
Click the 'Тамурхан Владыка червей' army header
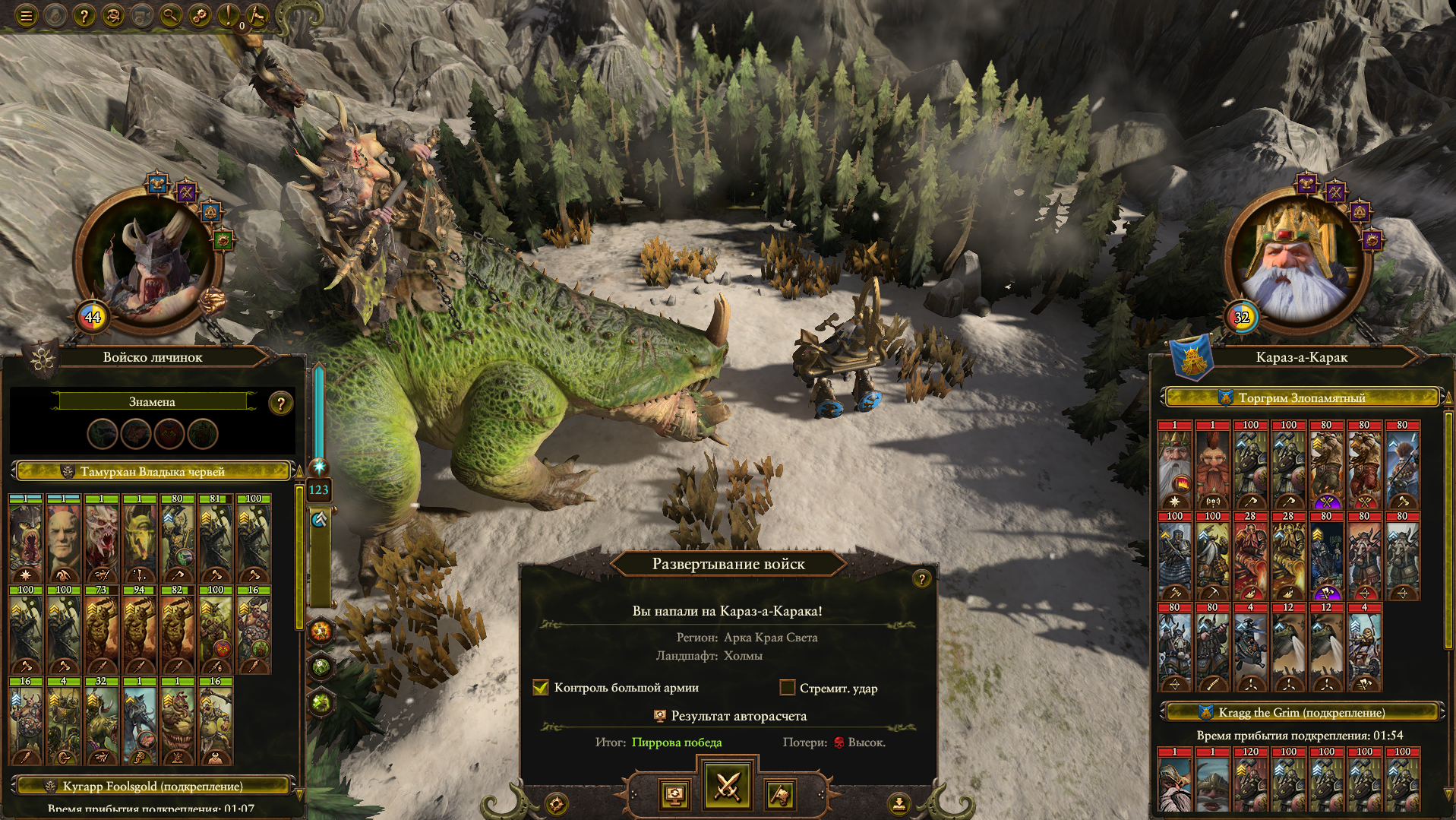[152, 472]
